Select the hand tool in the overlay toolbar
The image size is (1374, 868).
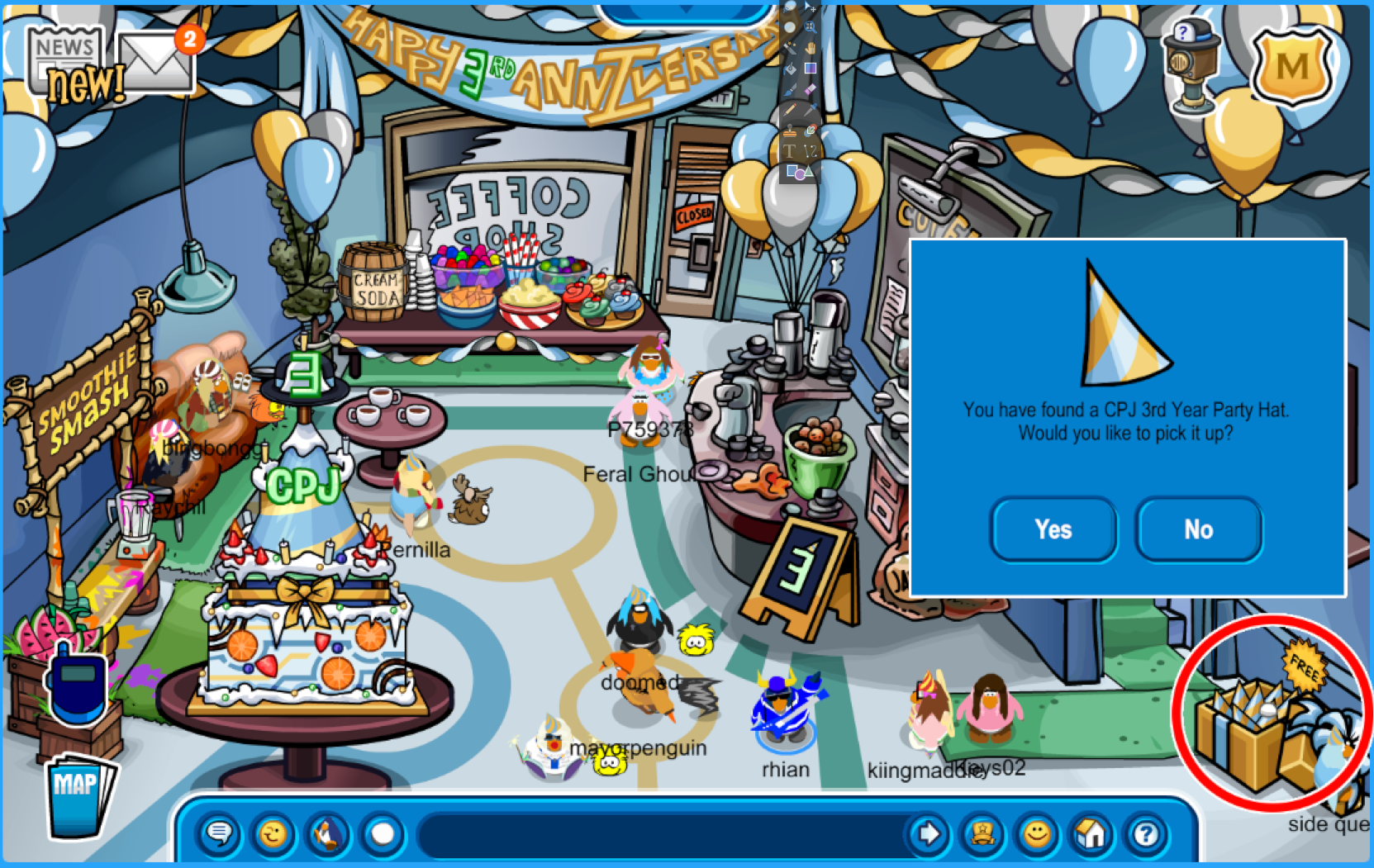[811, 48]
